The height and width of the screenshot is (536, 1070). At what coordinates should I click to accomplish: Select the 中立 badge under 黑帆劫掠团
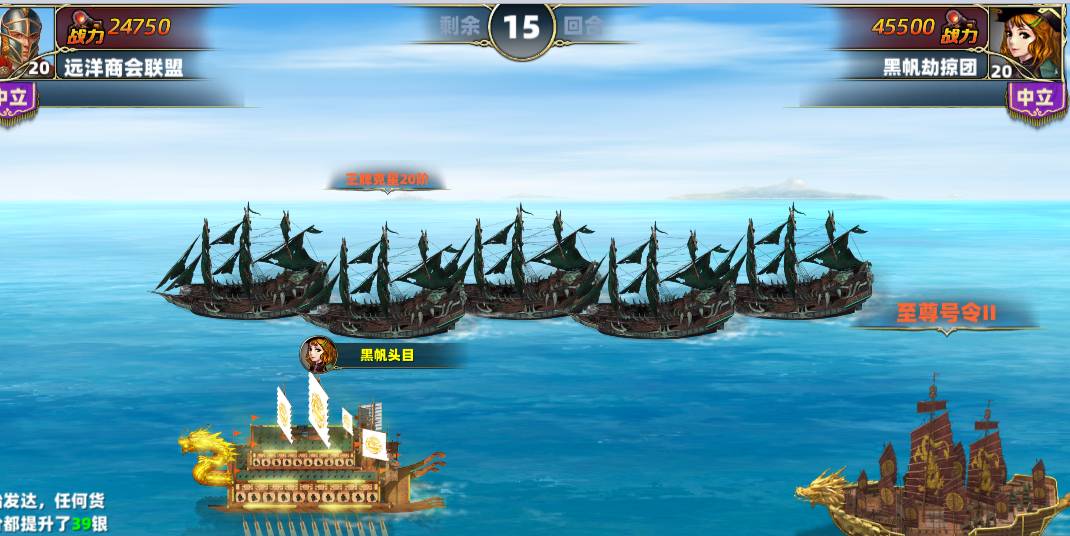click(1036, 98)
